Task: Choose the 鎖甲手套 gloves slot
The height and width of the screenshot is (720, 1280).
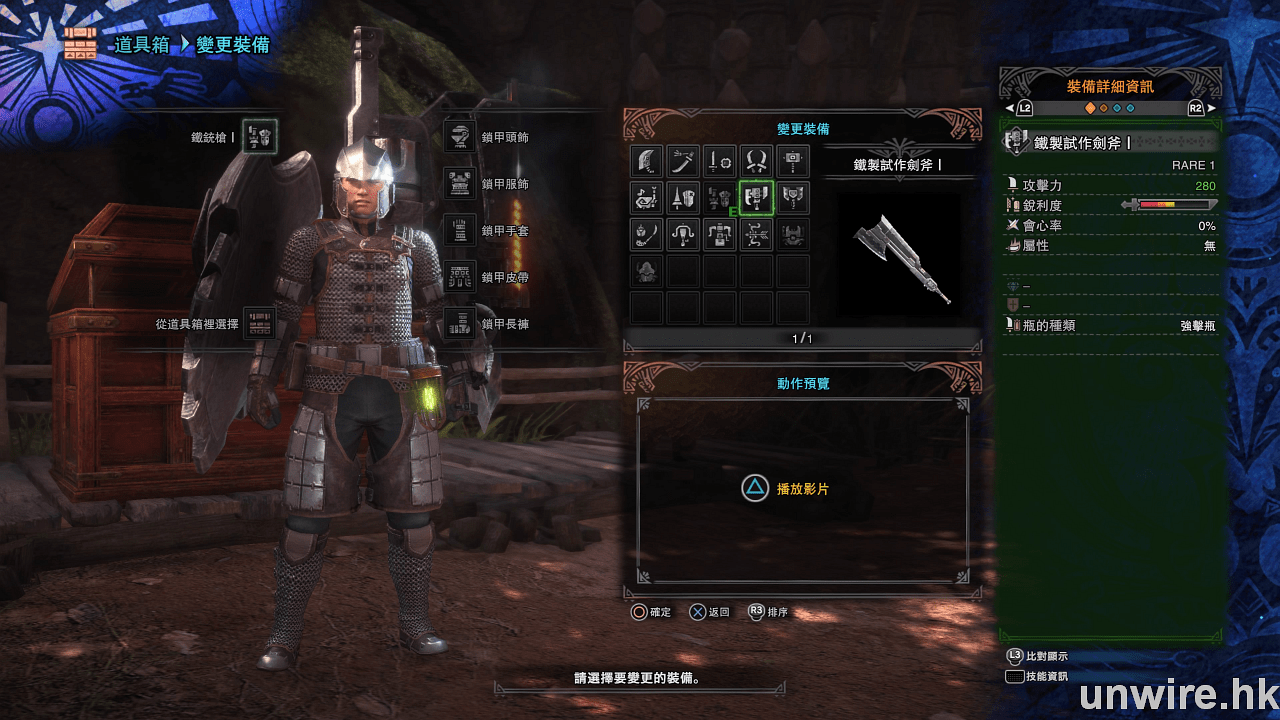Action: [x=460, y=231]
